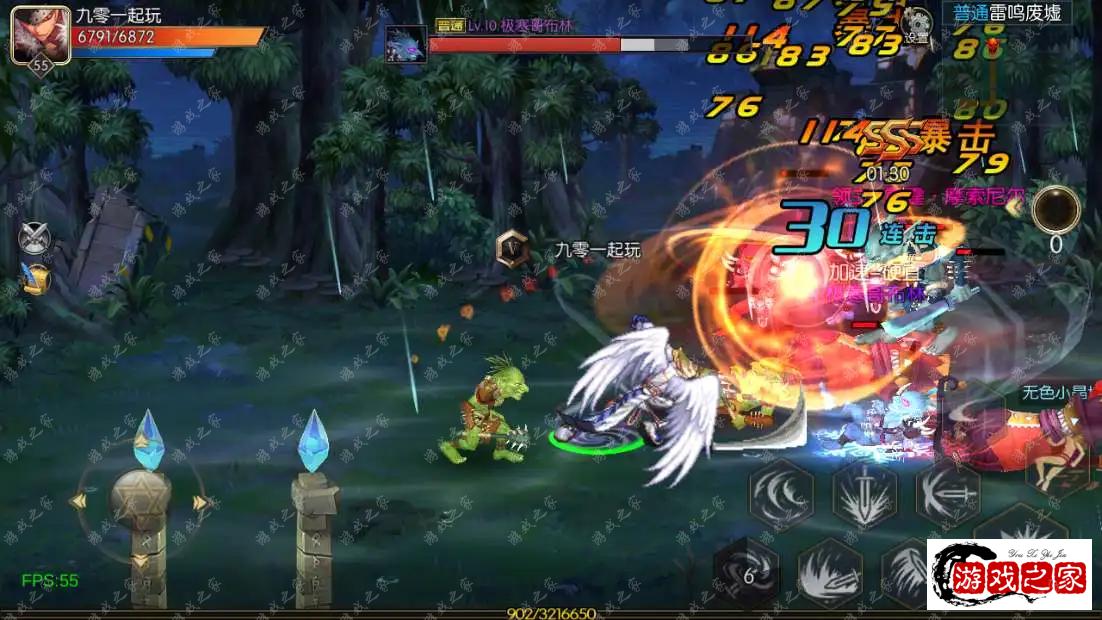
Task: Tap the round dark orb item slot
Action: 1056,210
